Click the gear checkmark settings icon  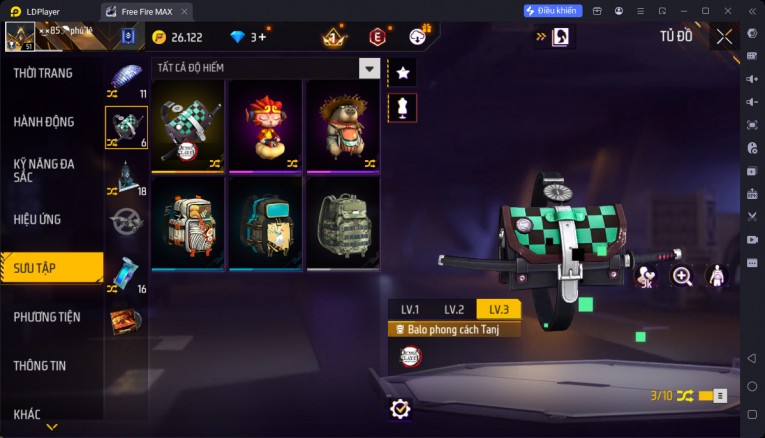click(400, 408)
